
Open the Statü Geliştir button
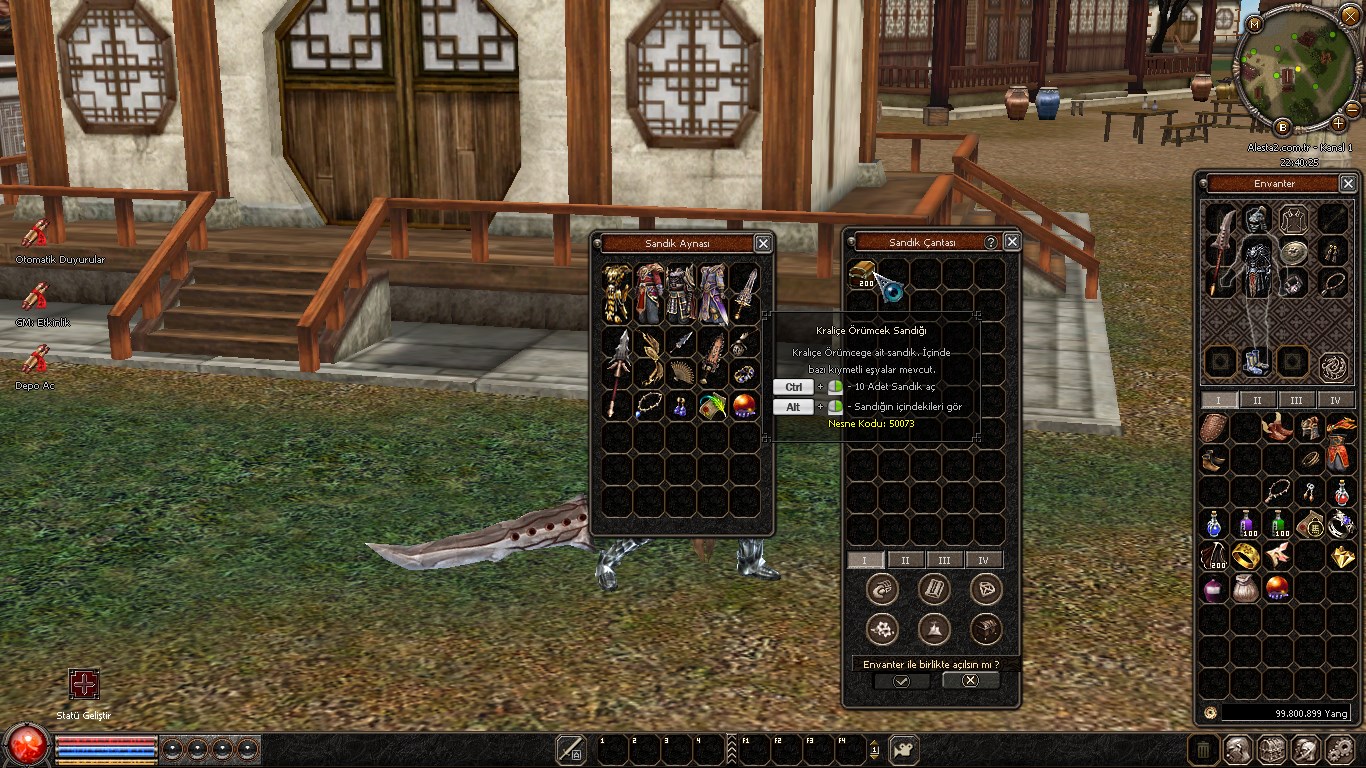click(84, 684)
